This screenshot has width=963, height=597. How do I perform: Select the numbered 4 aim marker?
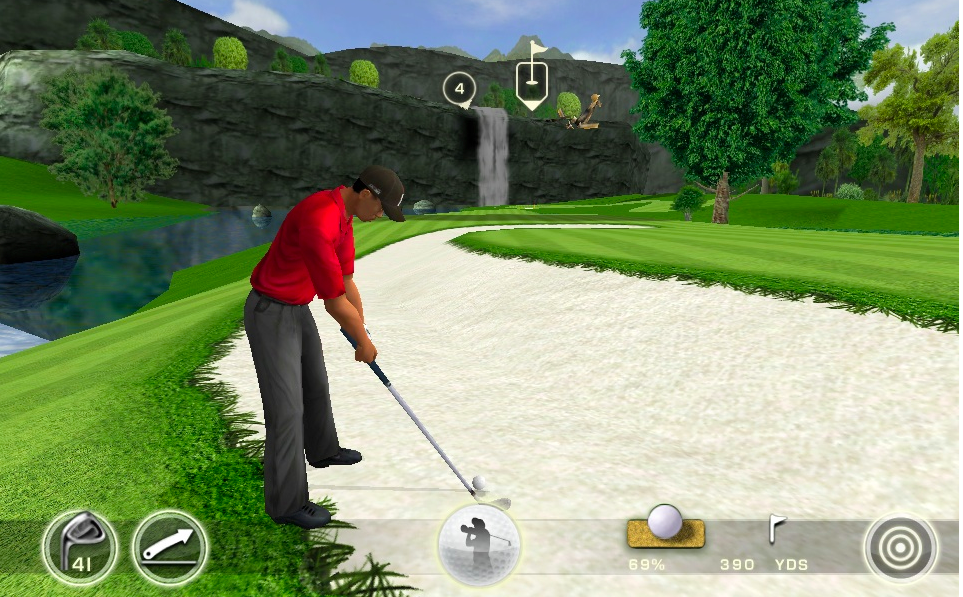459,89
